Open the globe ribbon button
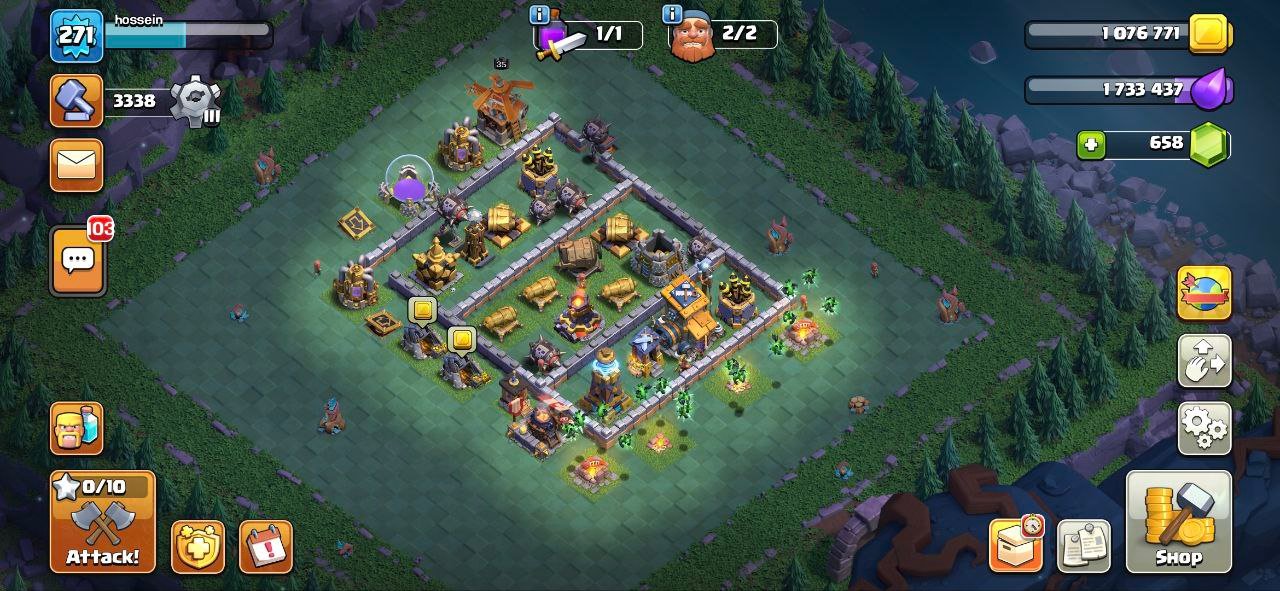 [x=1204, y=293]
